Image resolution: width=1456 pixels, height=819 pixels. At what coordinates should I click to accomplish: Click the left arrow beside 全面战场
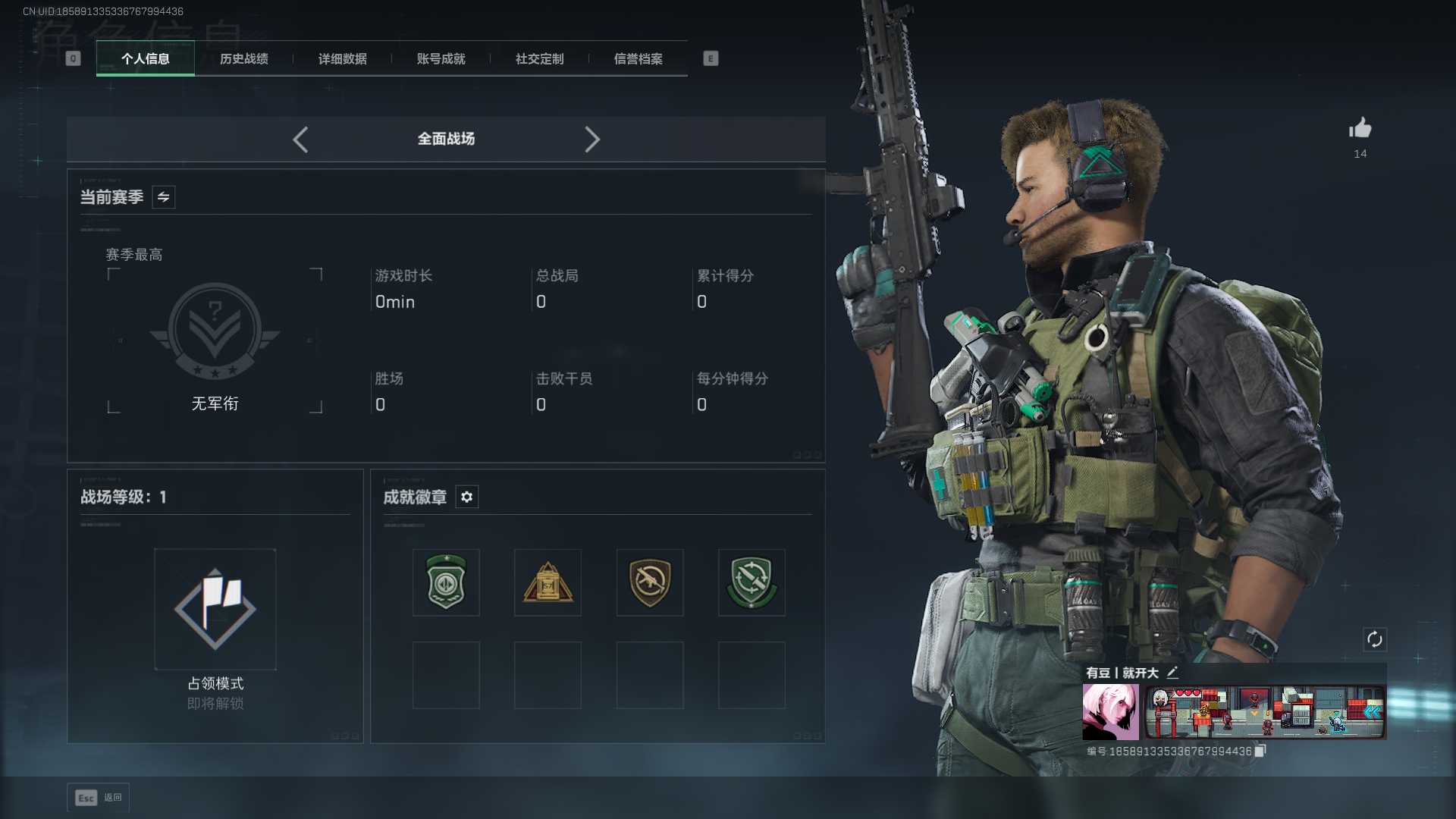coord(300,140)
